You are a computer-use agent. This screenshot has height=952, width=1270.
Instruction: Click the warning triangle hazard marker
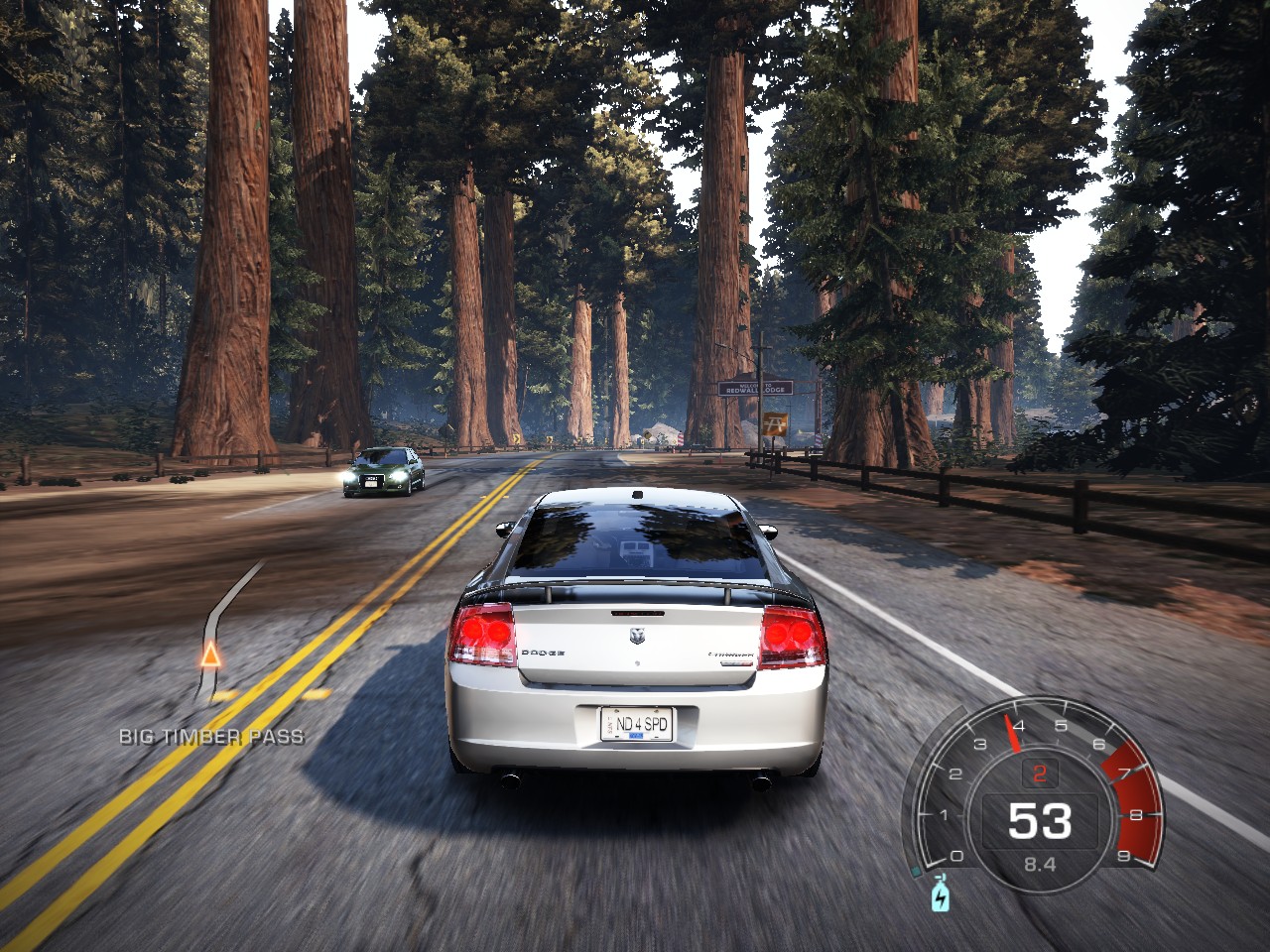[x=209, y=656]
